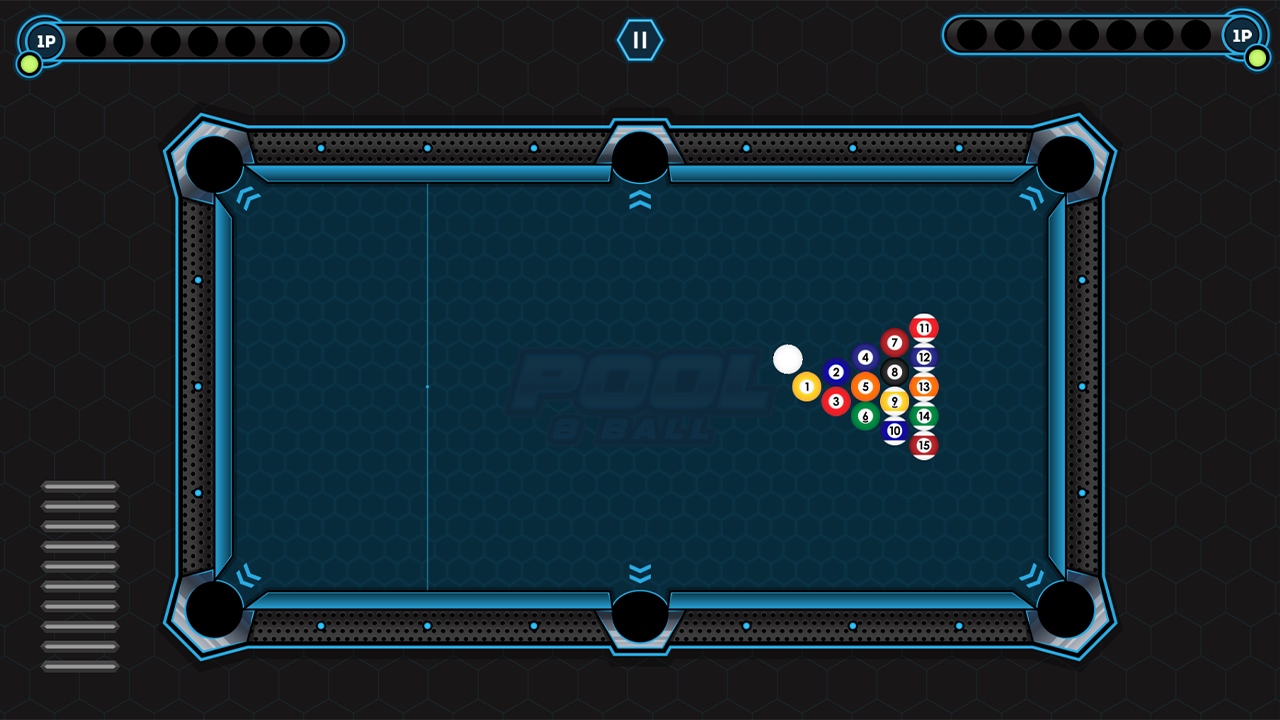Click the black 8 ball in the rack

(x=893, y=371)
